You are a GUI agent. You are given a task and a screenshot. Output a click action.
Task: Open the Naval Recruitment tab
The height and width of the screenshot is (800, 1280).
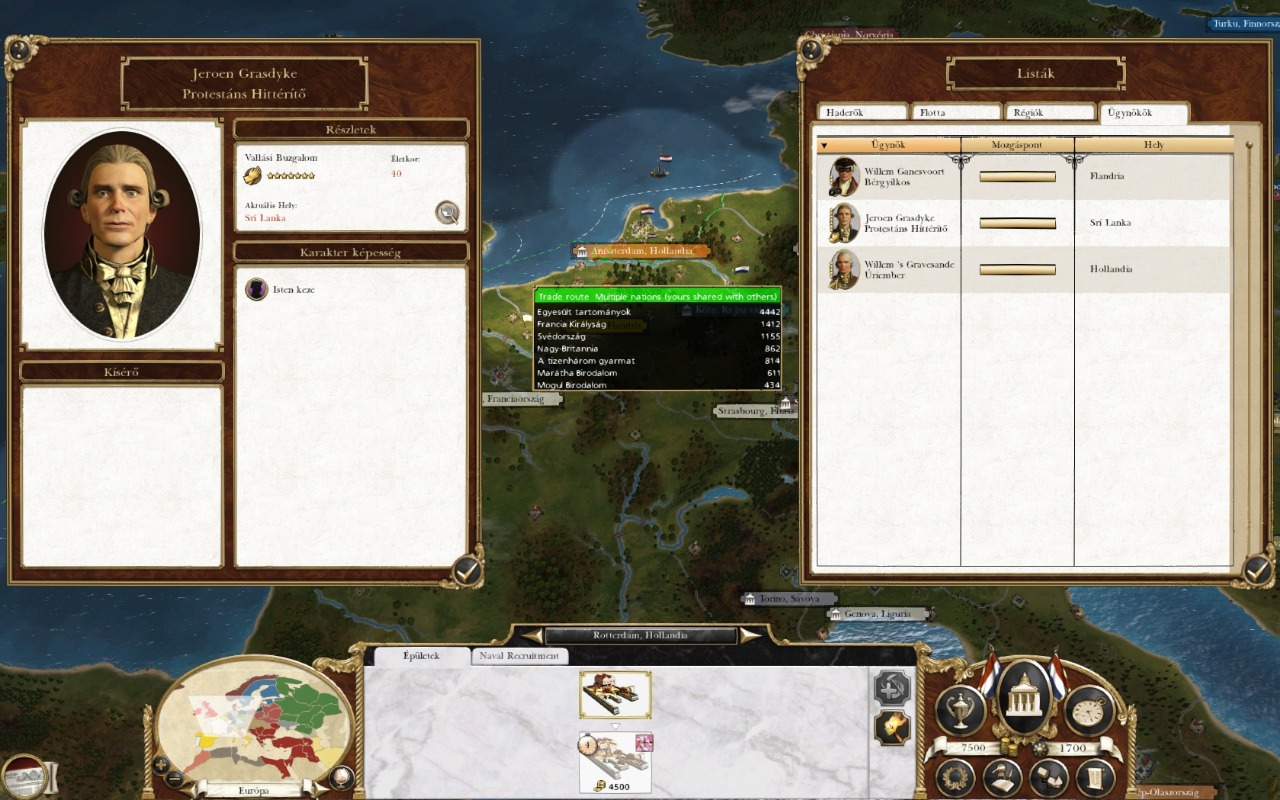519,656
